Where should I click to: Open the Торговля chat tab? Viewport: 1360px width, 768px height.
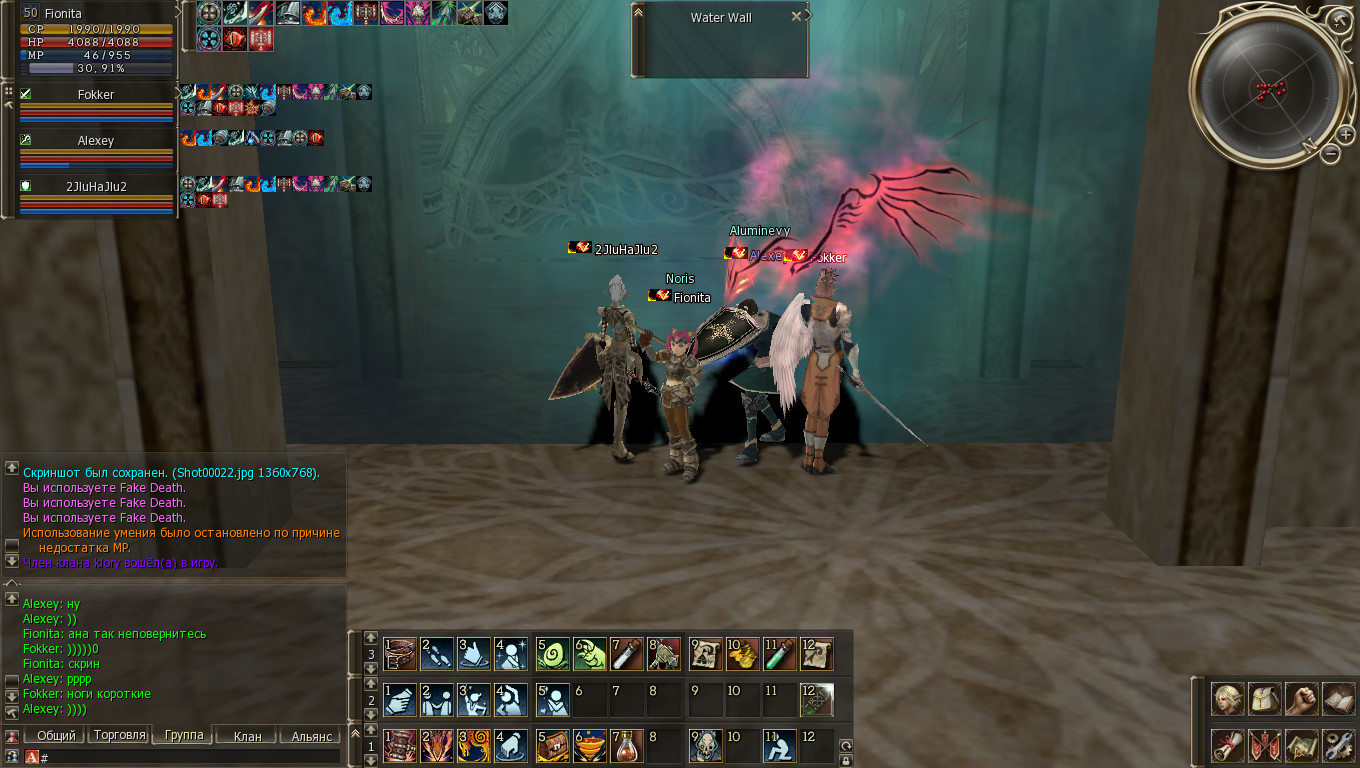pyautogui.click(x=119, y=735)
